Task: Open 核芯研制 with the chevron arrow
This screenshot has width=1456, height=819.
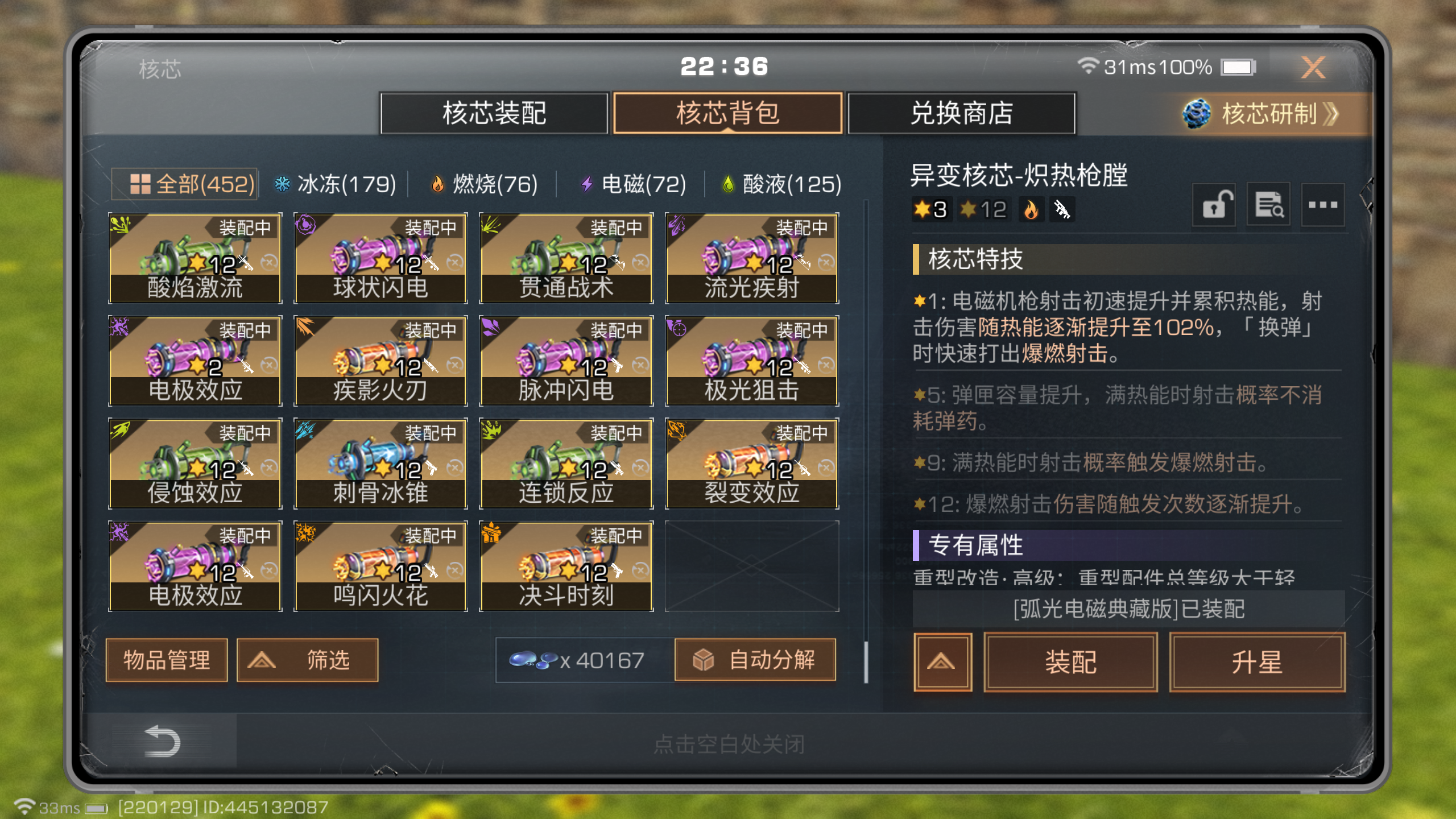Action: [x=1331, y=114]
